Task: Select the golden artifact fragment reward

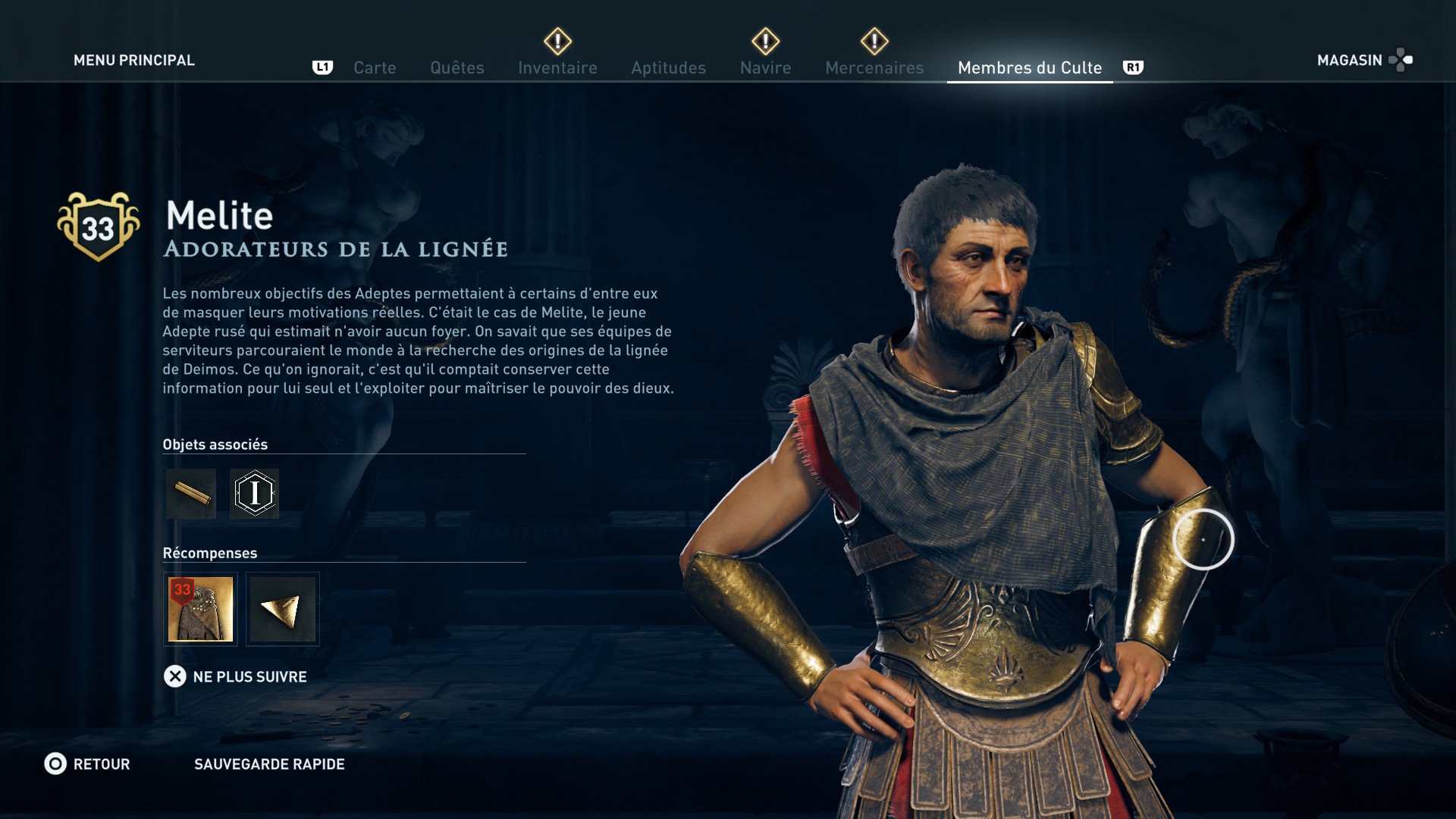Action: pyautogui.click(x=282, y=609)
